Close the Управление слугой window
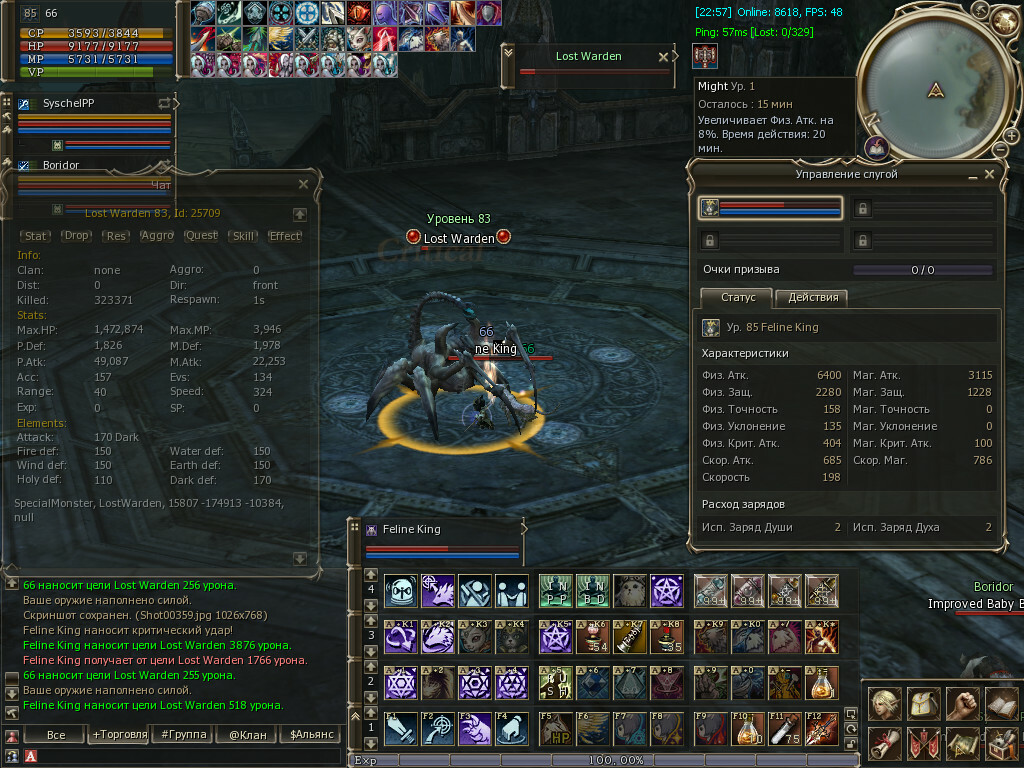 pyautogui.click(x=989, y=174)
